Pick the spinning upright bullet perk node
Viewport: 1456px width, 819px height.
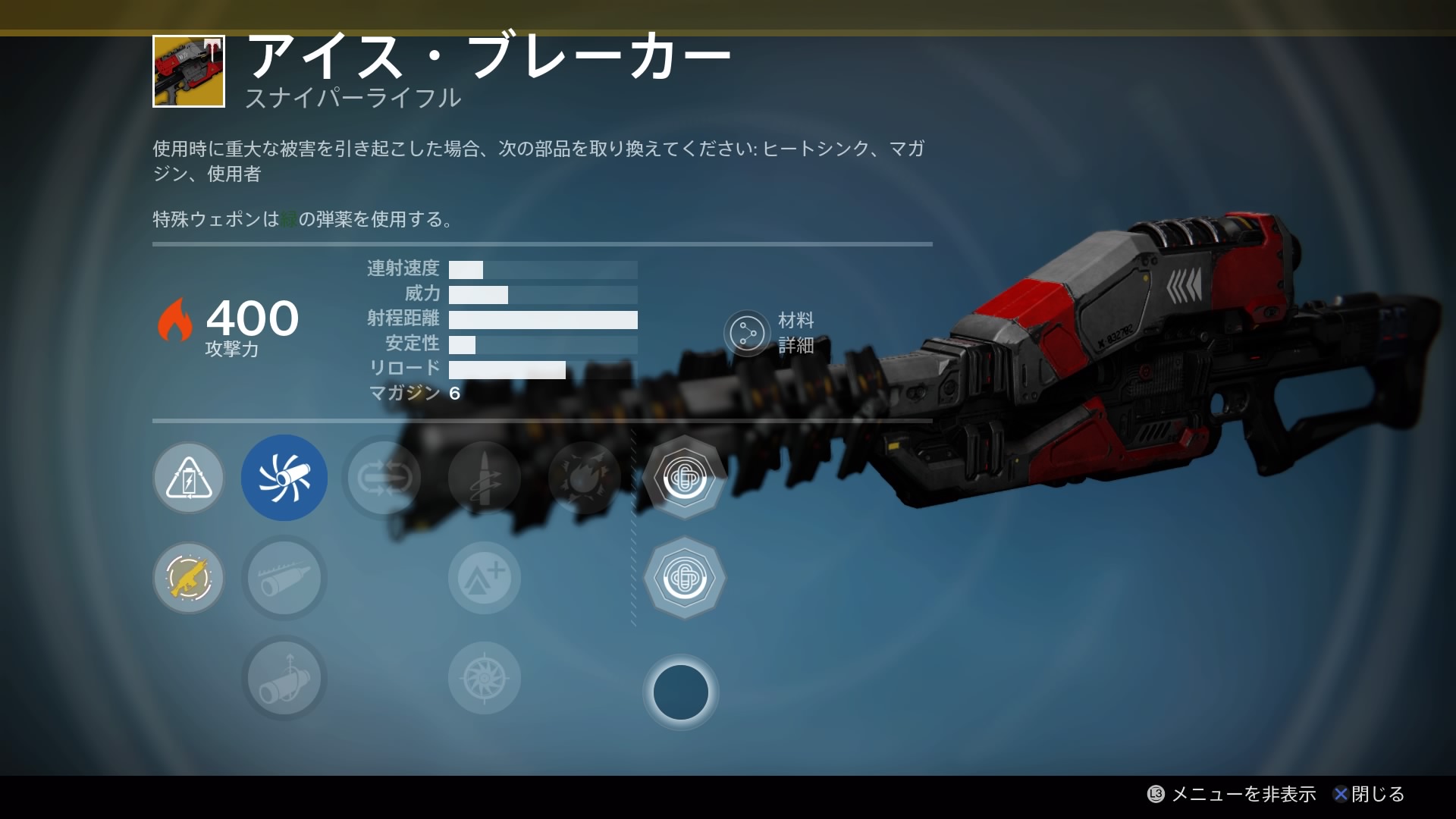(x=484, y=478)
